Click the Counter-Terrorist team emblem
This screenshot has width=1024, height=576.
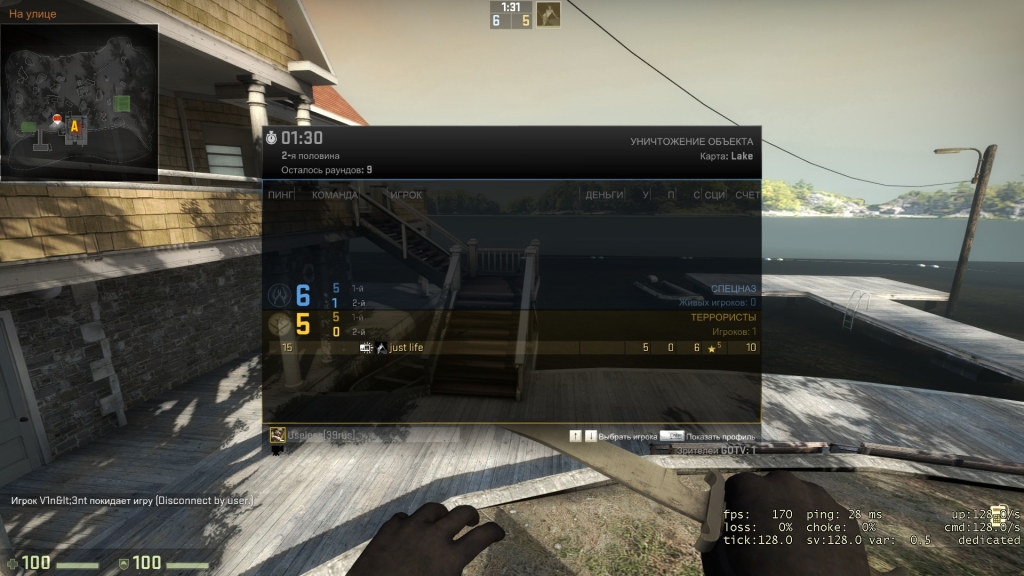pyautogui.click(x=278, y=295)
